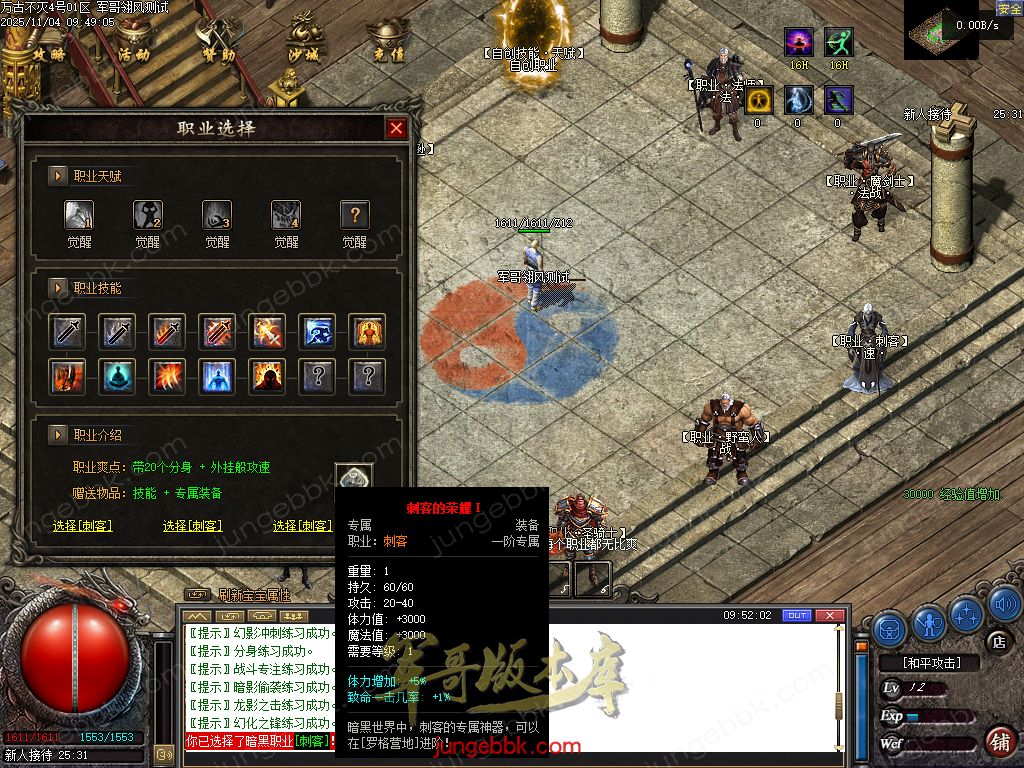Screen dimensions: 1024x768
Task: Choose the golden armored figure skill icon
Action: 368,332
